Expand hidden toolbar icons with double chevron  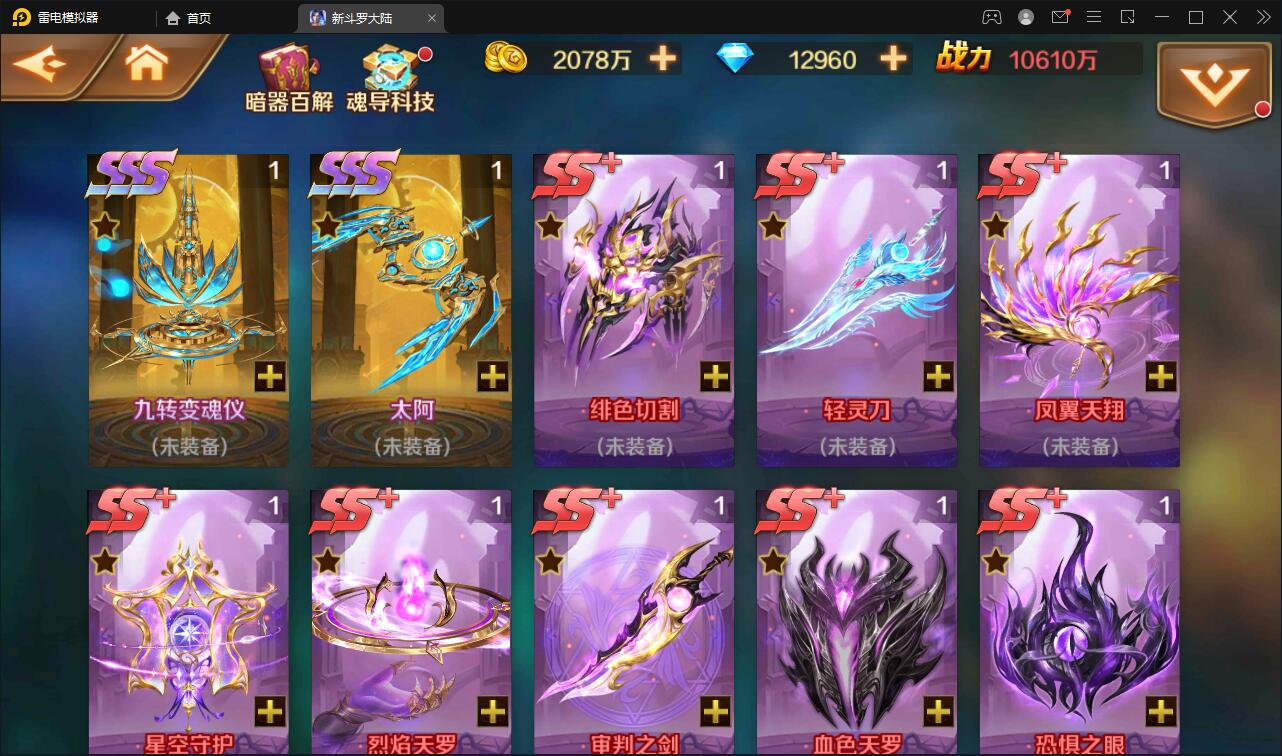[1262, 17]
